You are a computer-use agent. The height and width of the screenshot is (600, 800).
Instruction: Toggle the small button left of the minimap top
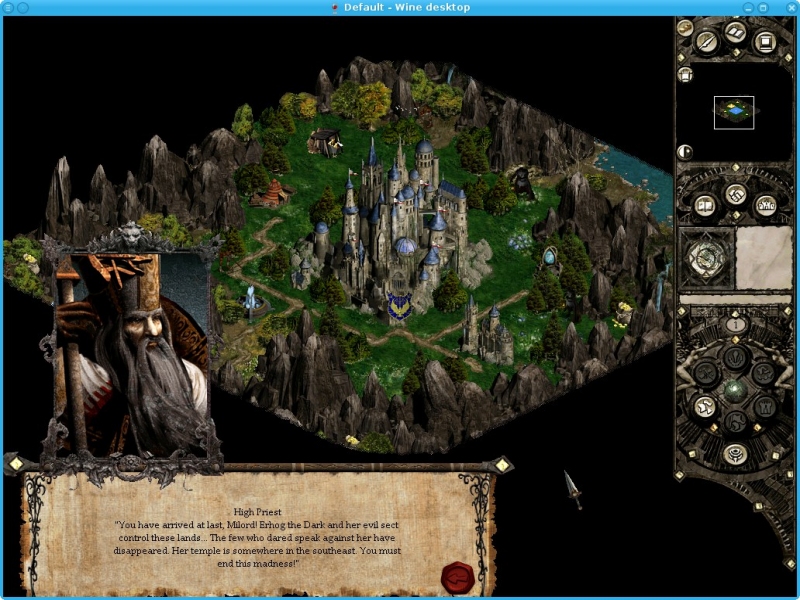click(685, 74)
